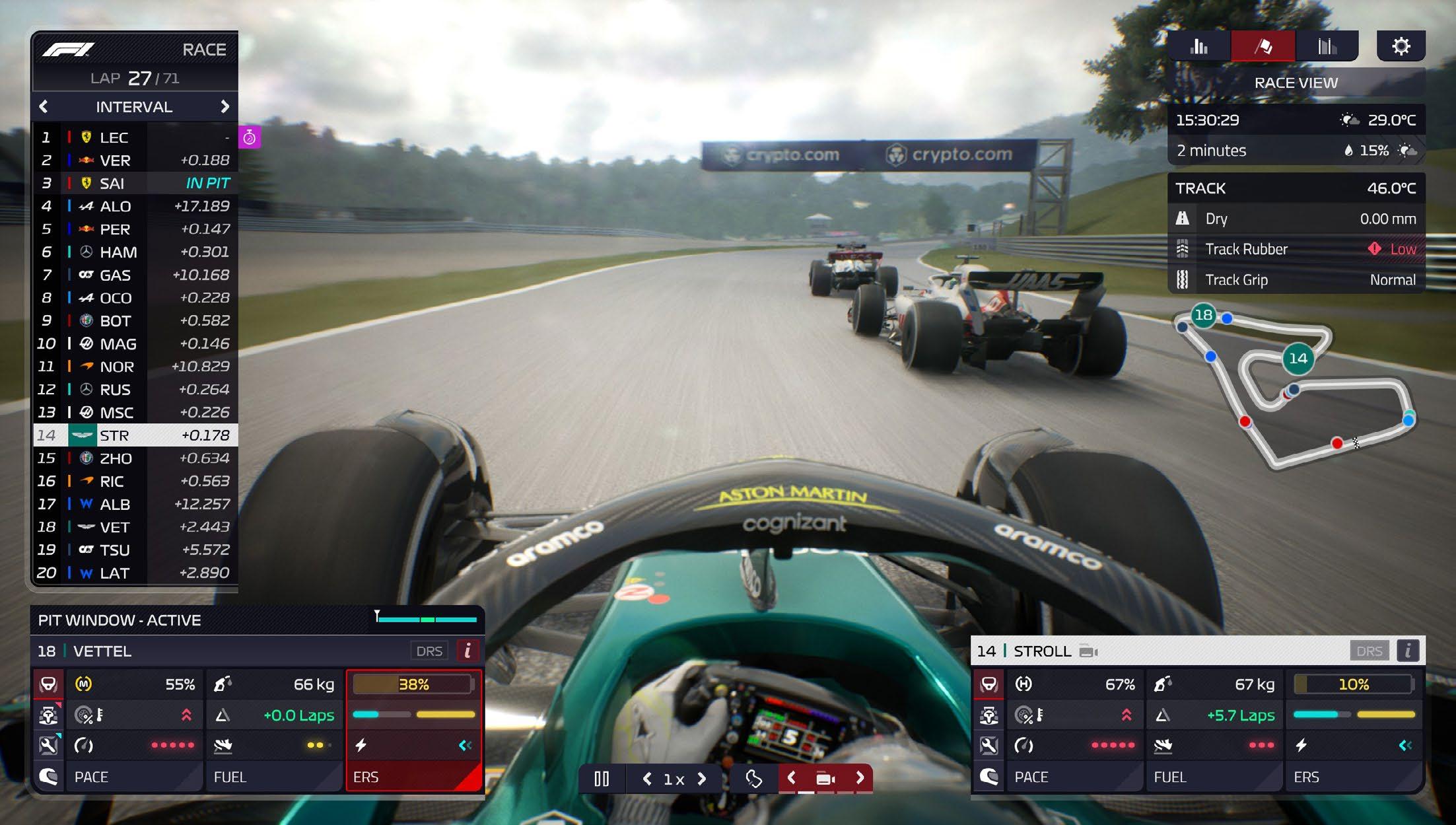Select Vettel's ERS panel
1456x825 pixels.
[x=414, y=776]
